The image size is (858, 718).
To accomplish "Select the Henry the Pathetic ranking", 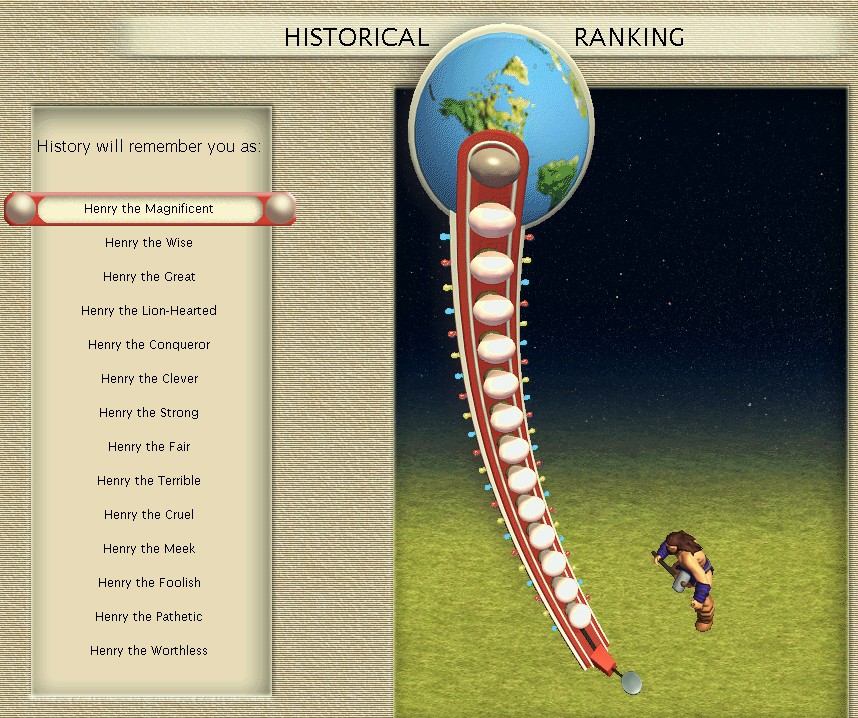I will 149,617.
